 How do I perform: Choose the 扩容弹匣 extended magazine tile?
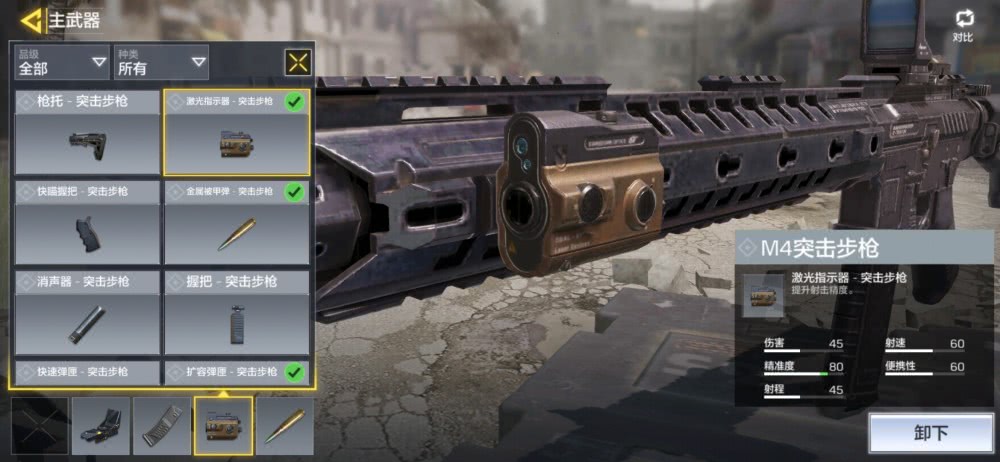click(x=237, y=373)
